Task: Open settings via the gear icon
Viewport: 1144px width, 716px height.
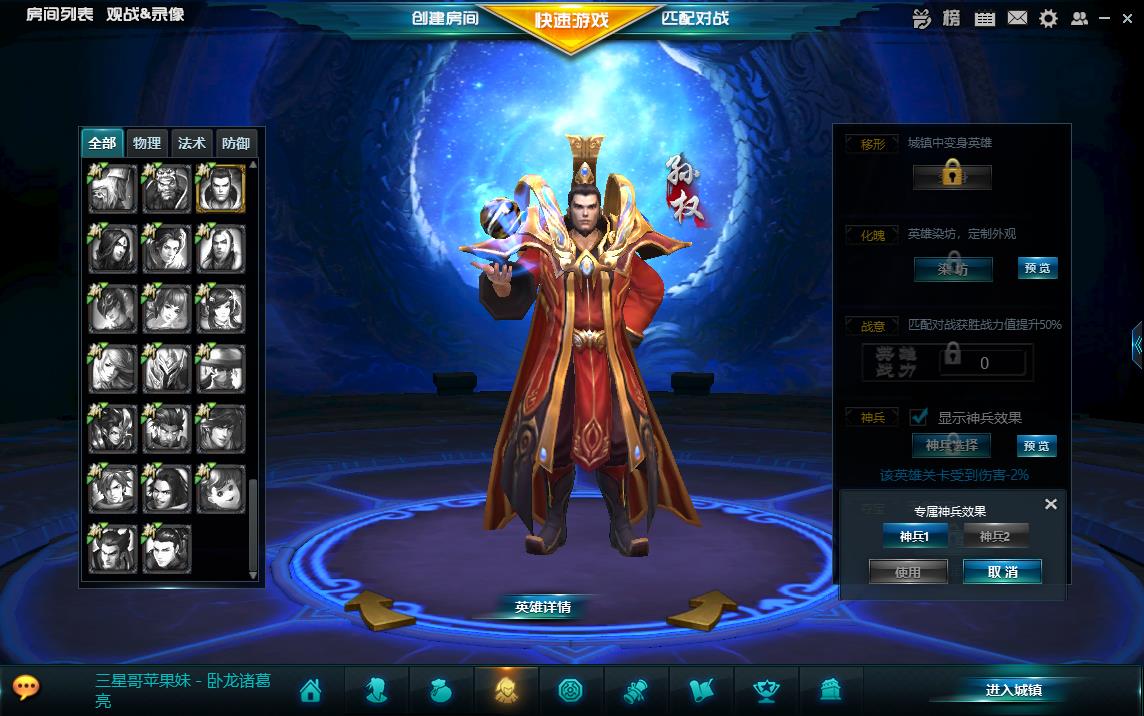Action: click(1048, 18)
